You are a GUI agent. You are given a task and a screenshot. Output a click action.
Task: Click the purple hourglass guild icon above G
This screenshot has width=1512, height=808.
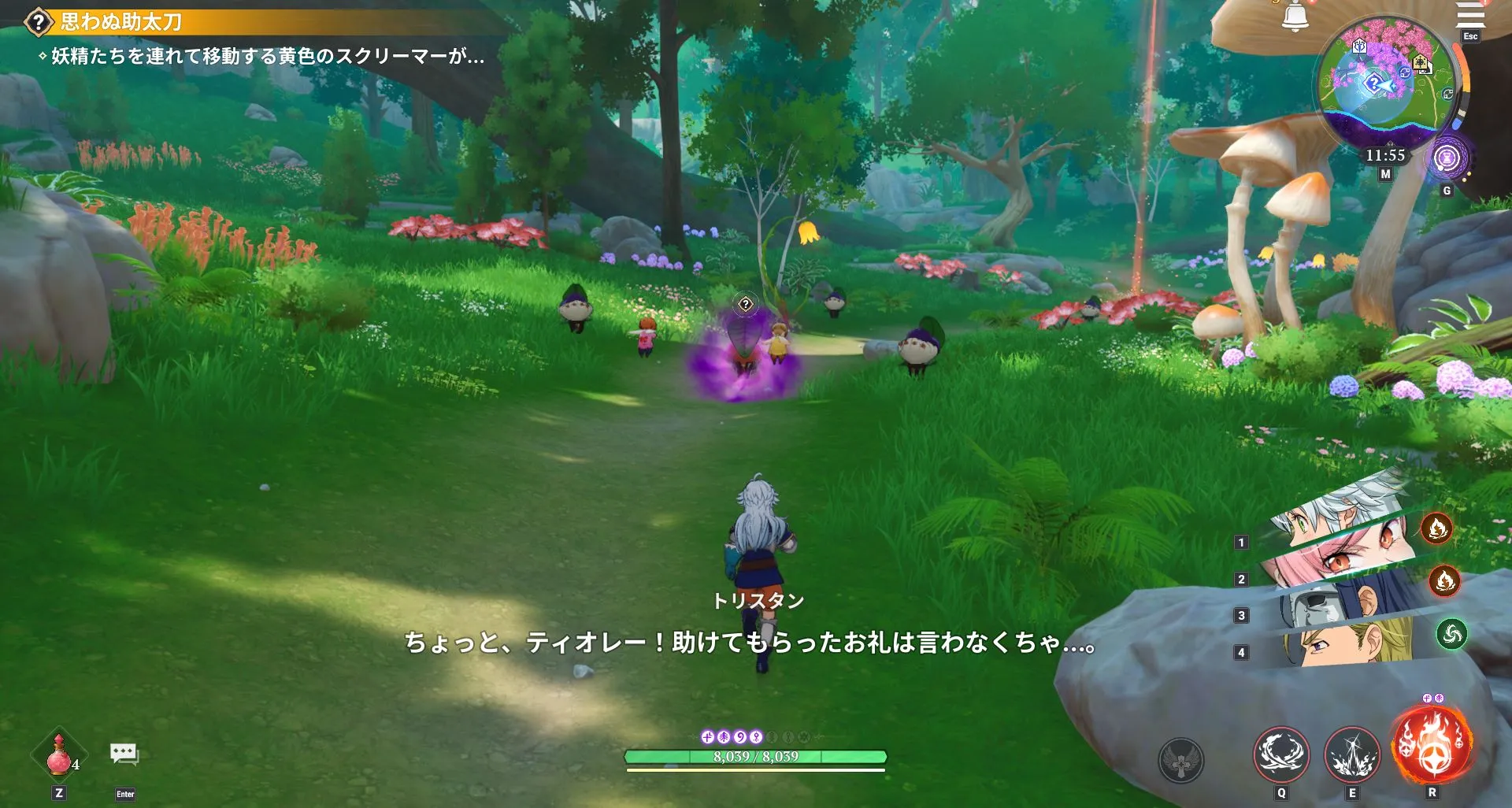point(1448,158)
